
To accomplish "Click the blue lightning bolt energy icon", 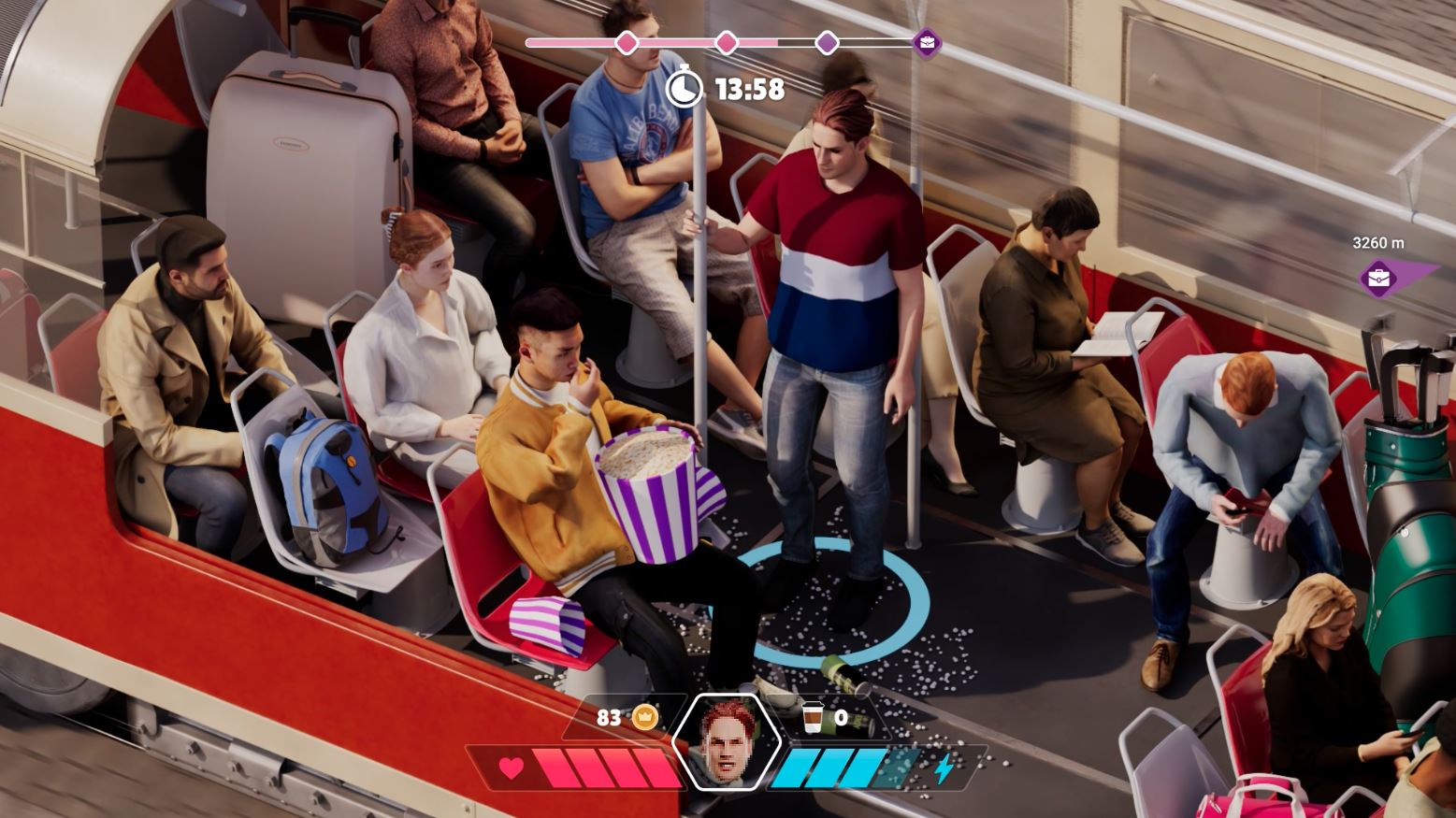I will click(x=944, y=768).
